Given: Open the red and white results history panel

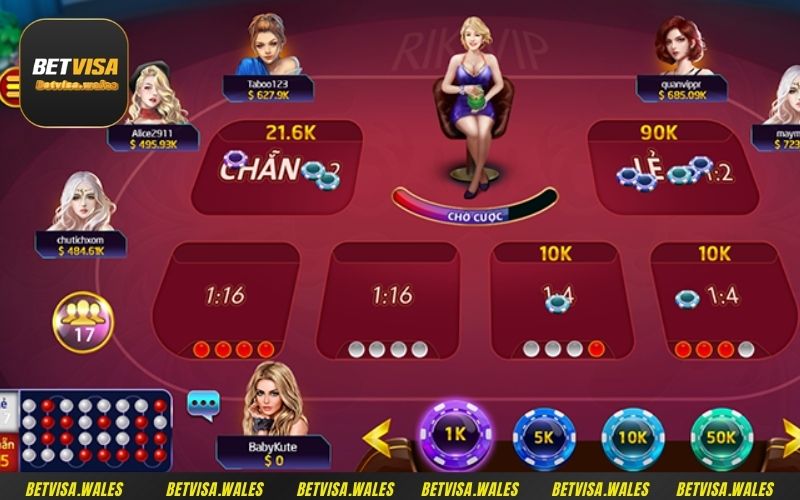Looking at the screenshot, I should tap(95, 430).
